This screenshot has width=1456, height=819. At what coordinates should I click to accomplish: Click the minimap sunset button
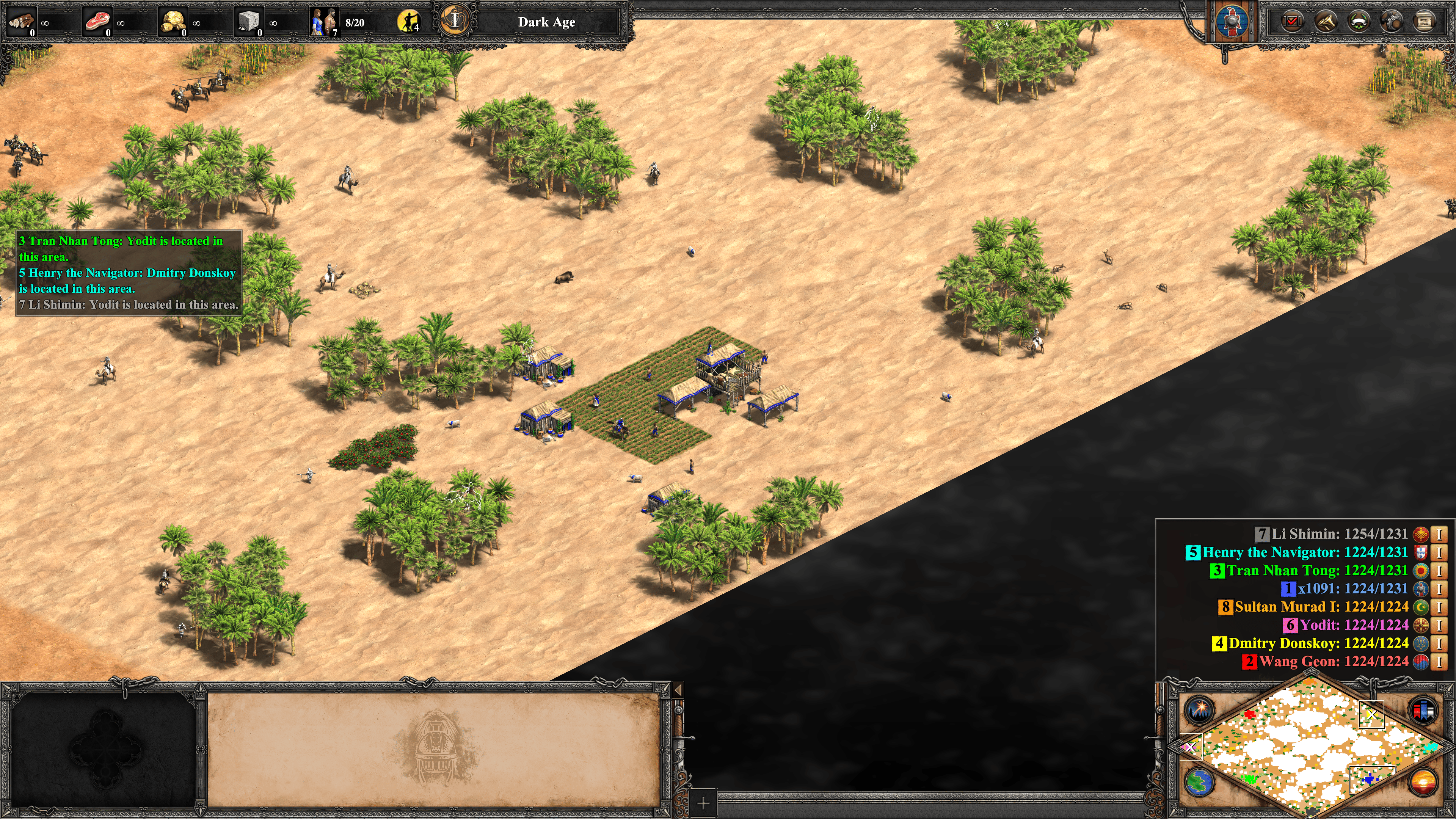coord(1423,782)
